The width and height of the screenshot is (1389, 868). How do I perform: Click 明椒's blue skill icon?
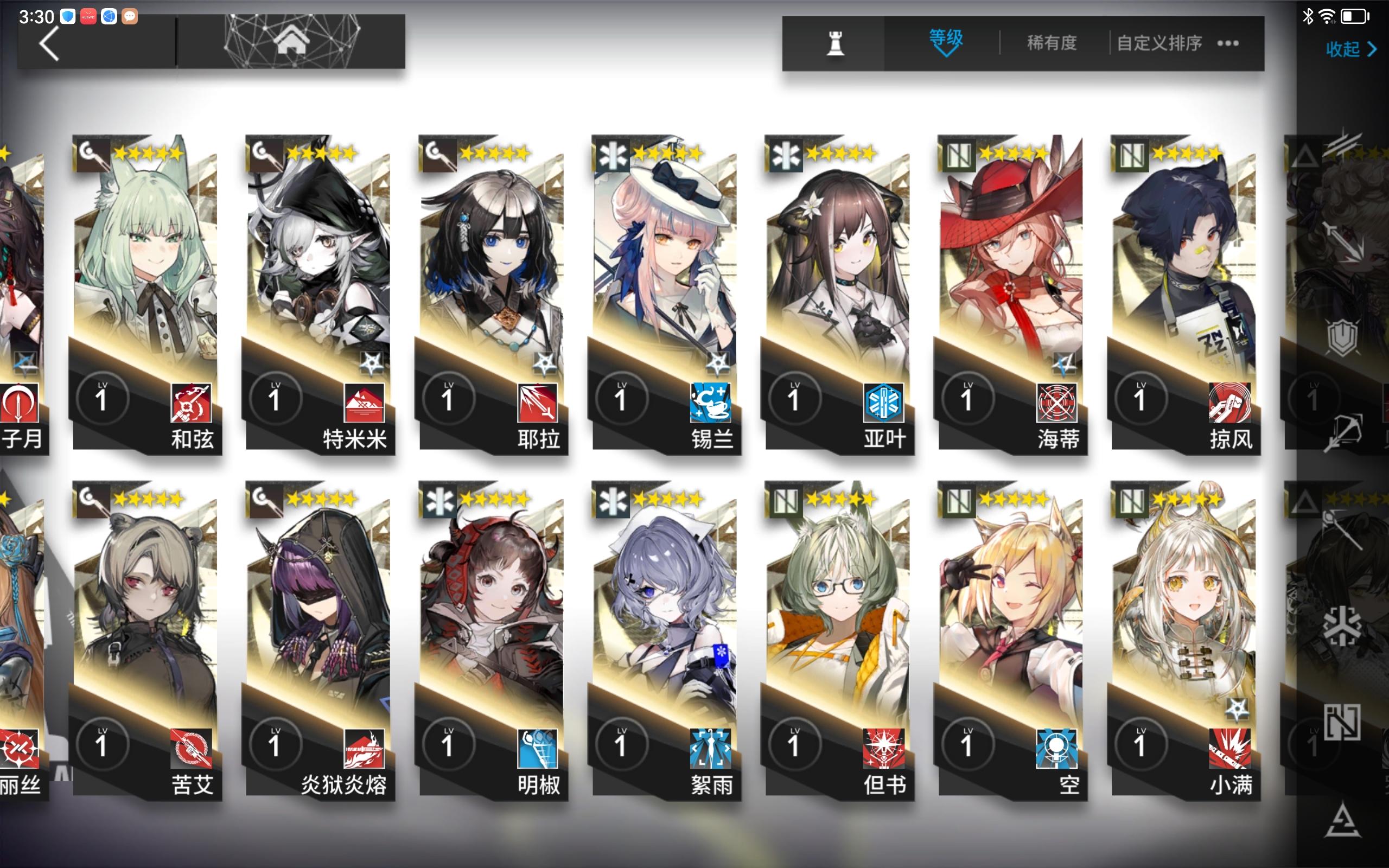pyautogui.click(x=539, y=748)
